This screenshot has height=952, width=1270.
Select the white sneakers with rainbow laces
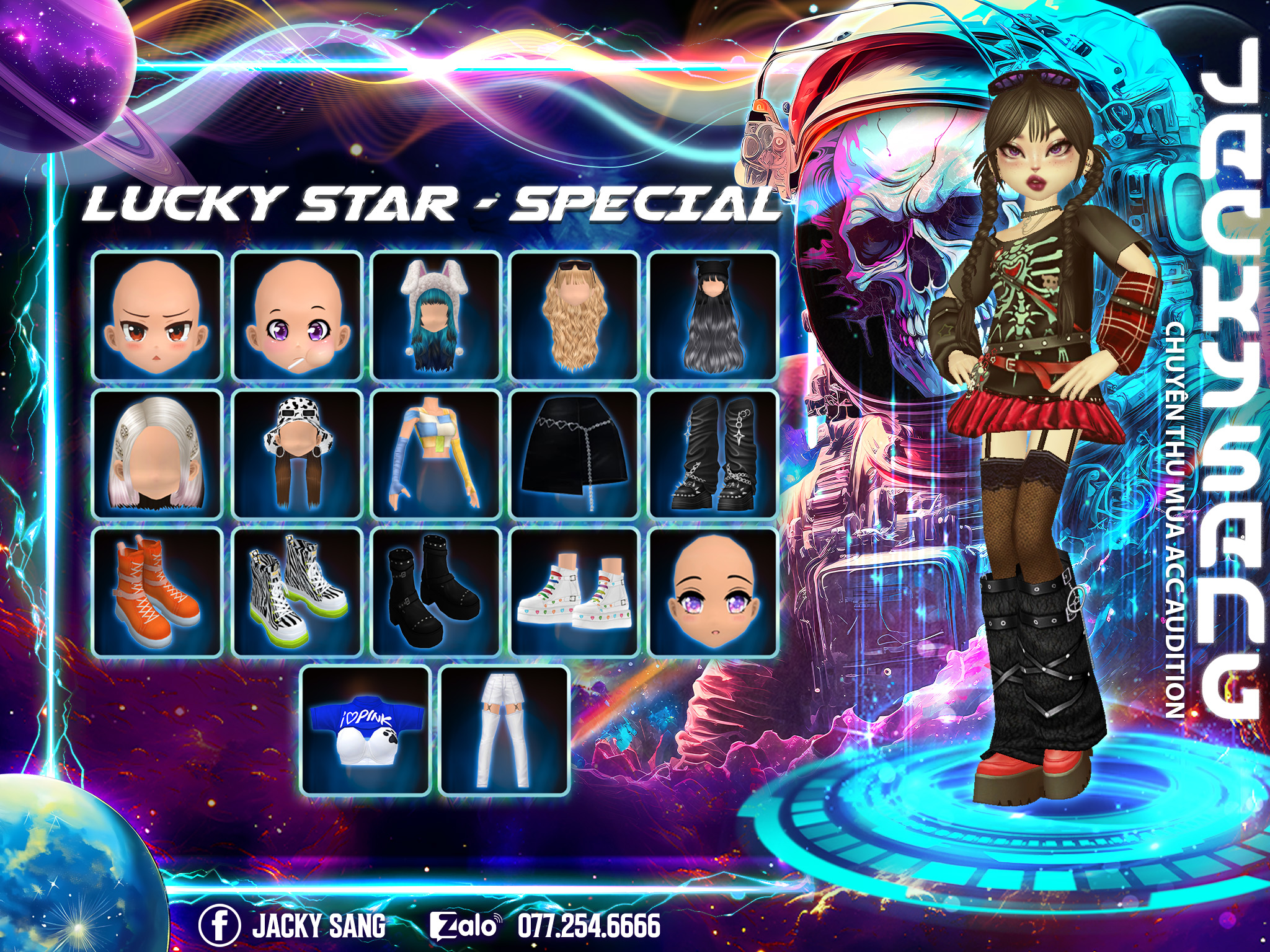click(x=574, y=593)
